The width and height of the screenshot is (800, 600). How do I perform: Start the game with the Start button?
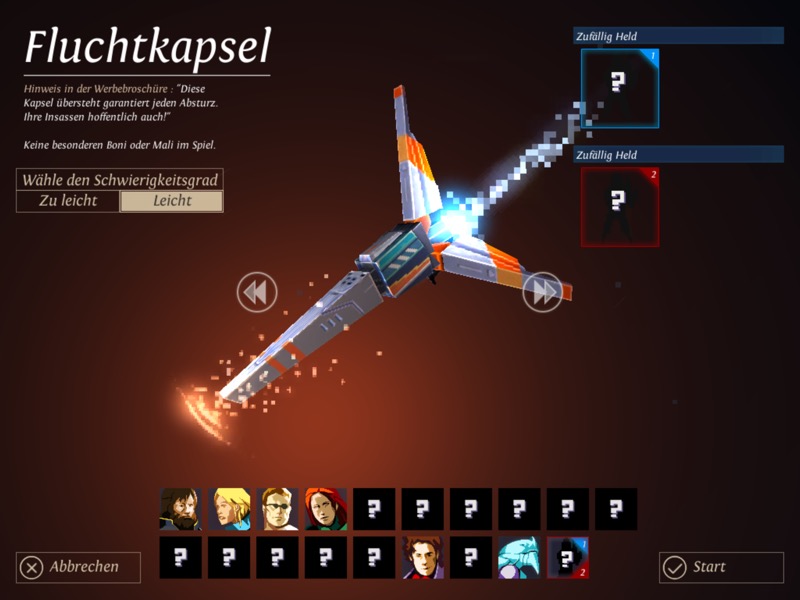pyautogui.click(x=721, y=567)
